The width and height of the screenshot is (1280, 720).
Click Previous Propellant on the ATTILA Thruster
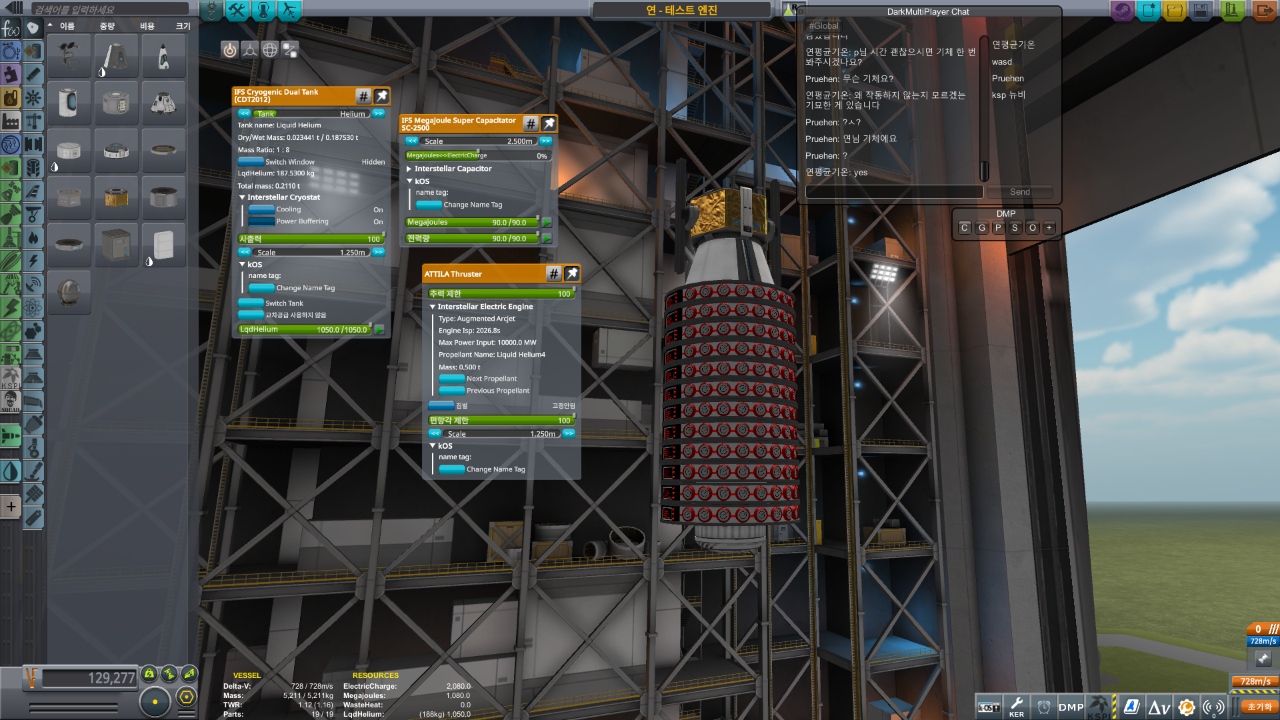(x=454, y=390)
